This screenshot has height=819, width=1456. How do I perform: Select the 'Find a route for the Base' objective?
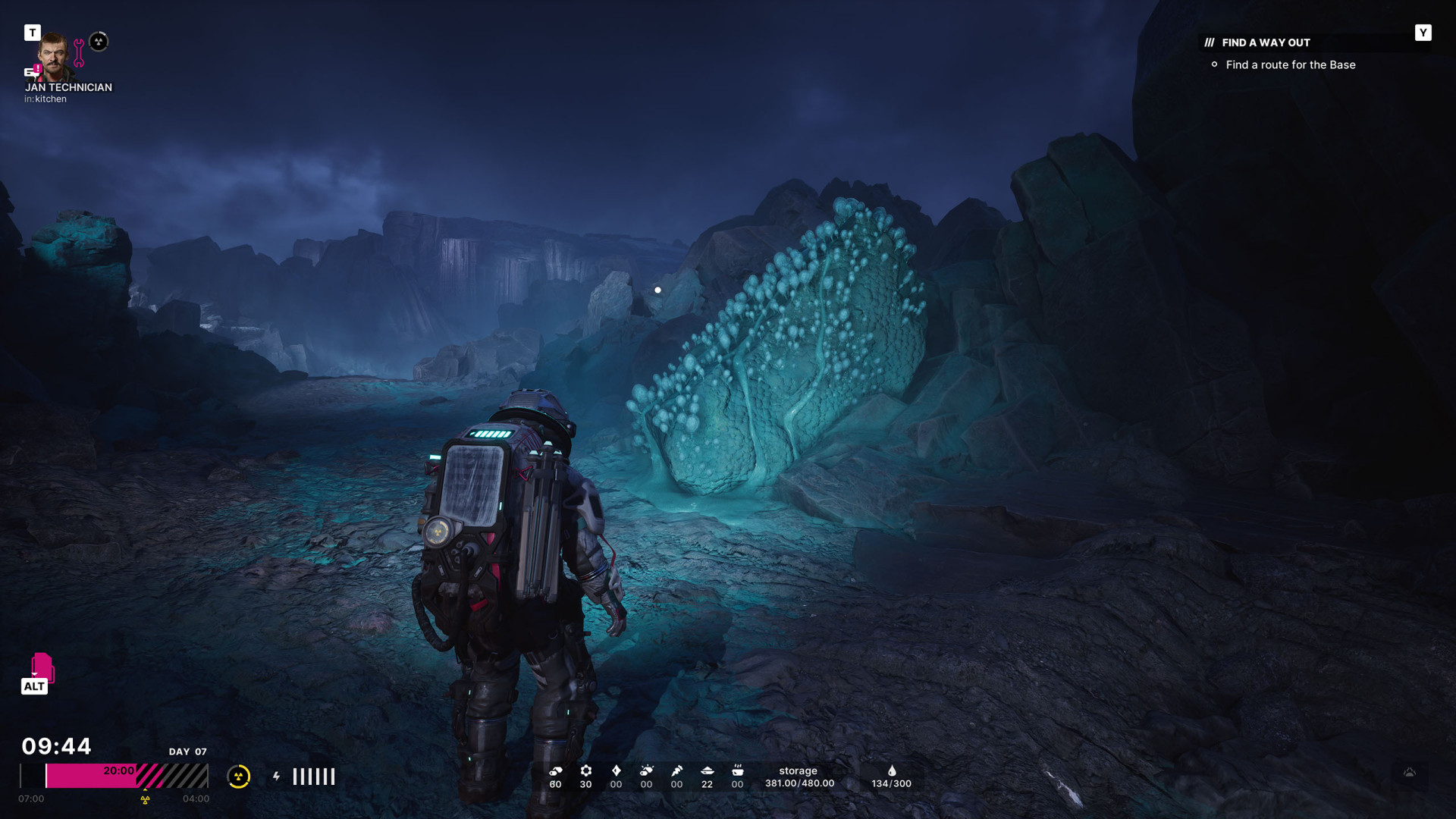pyautogui.click(x=1290, y=65)
